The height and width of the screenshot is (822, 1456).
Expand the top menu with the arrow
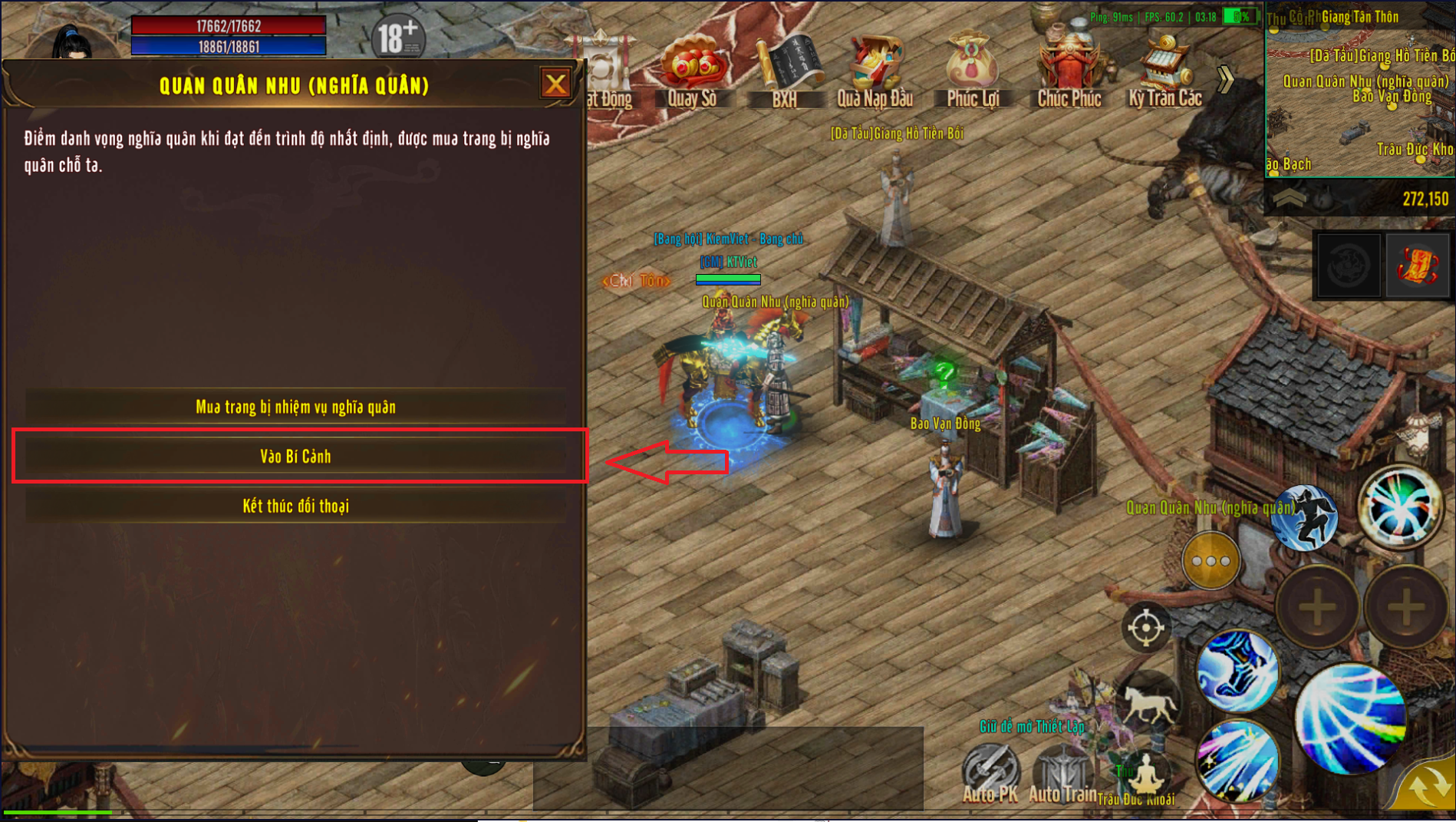(1225, 78)
